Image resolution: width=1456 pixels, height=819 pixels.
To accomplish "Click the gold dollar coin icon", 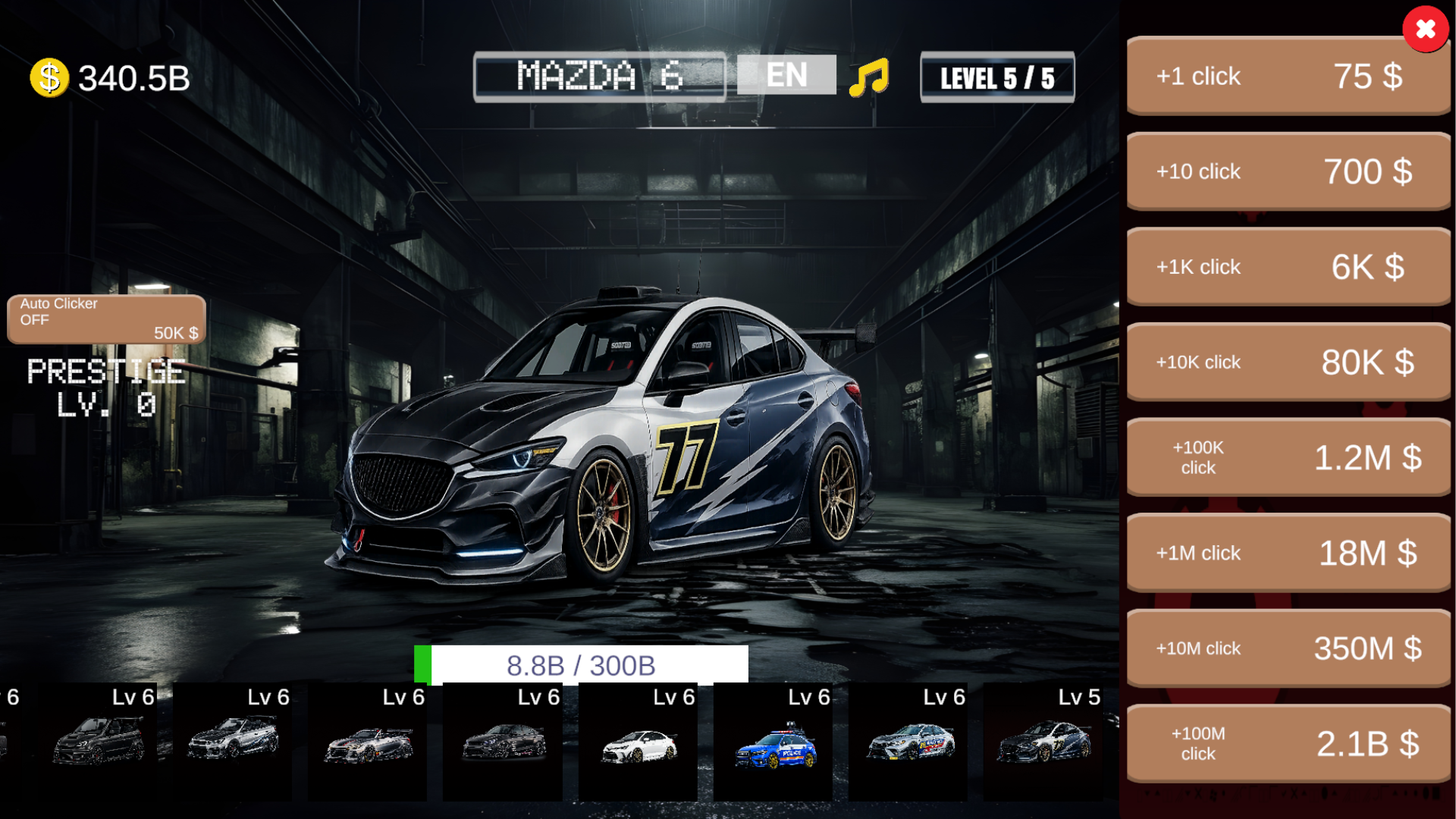I will [49, 74].
